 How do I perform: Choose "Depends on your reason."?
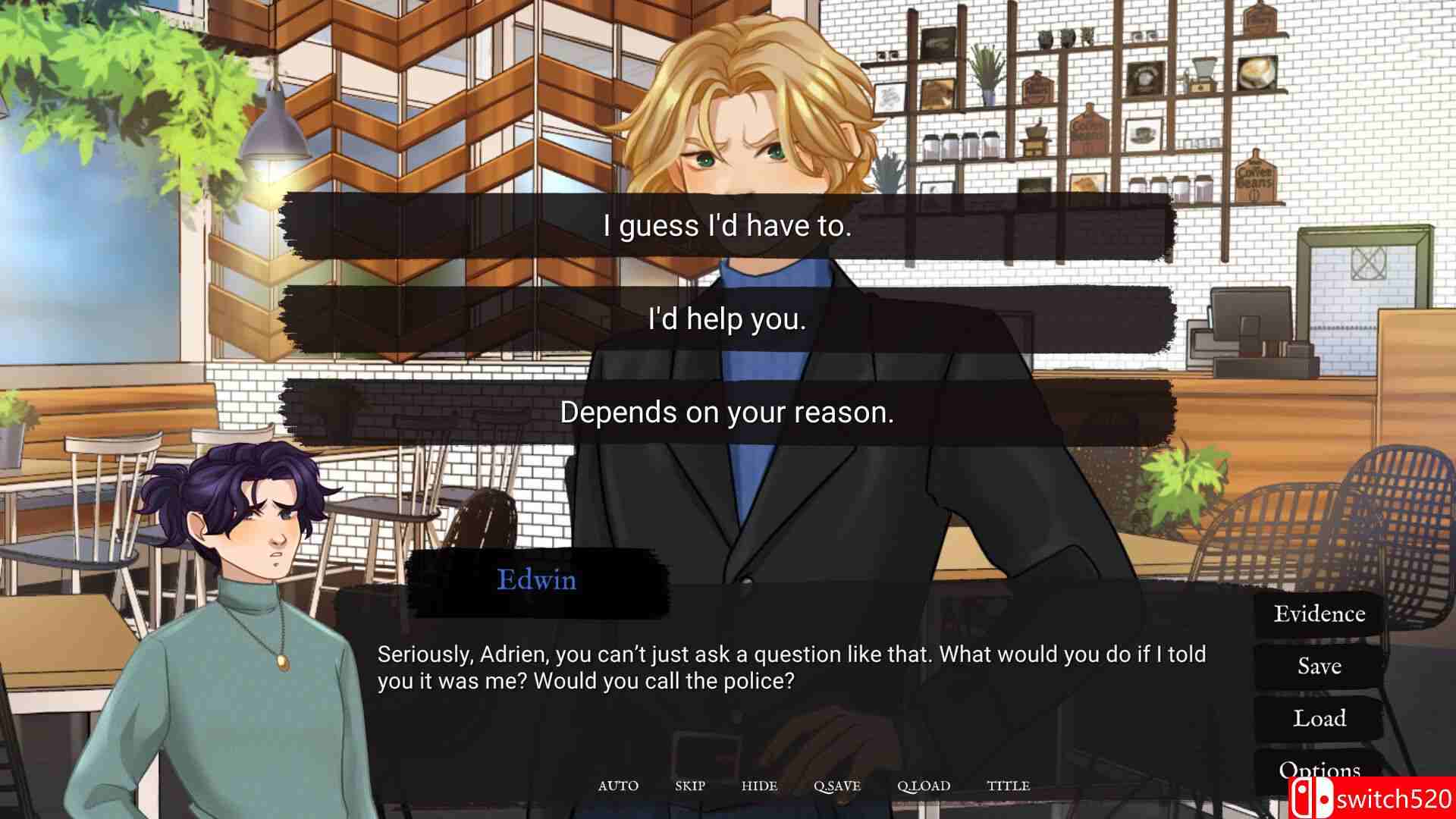click(728, 413)
